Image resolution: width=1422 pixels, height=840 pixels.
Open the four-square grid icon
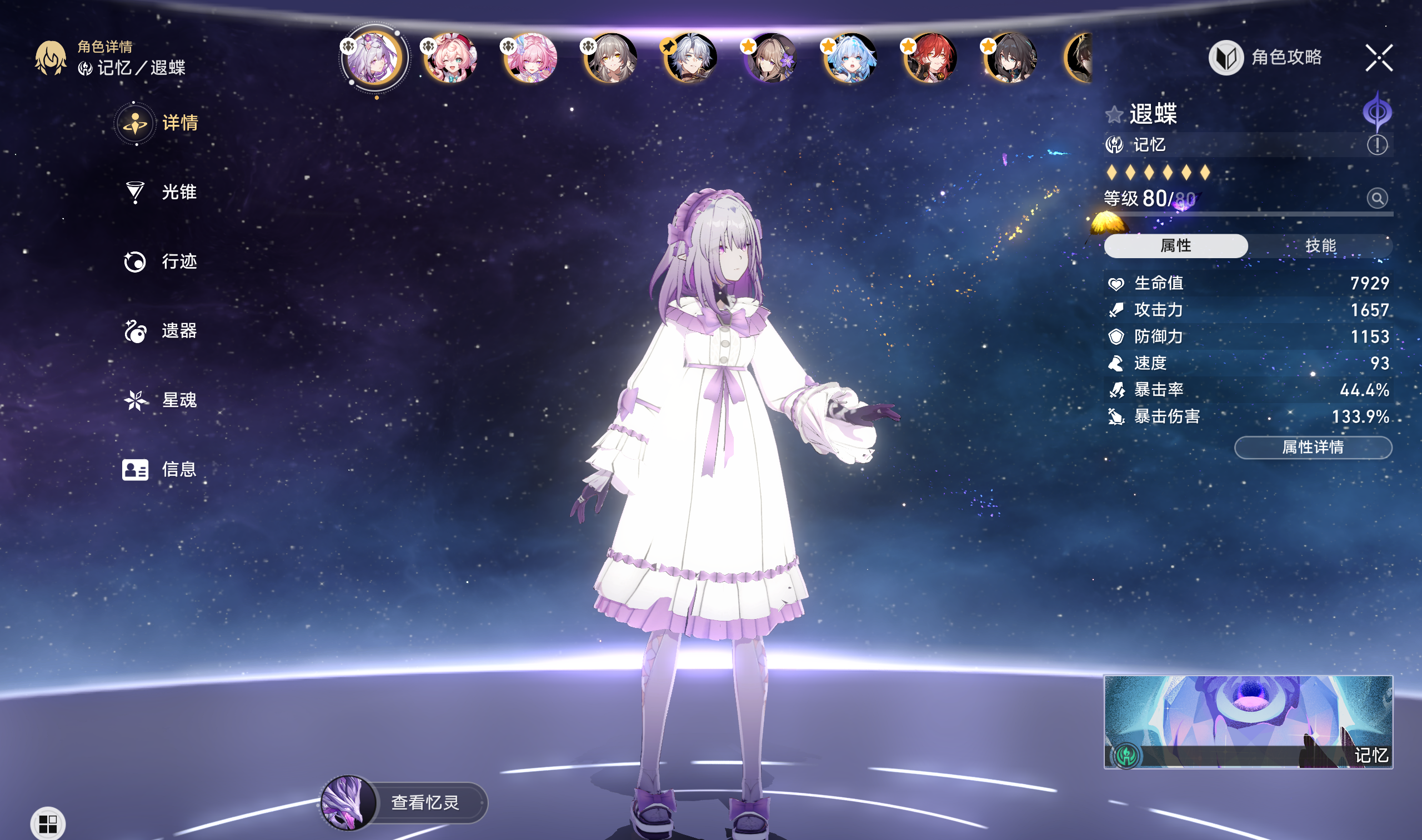48,824
